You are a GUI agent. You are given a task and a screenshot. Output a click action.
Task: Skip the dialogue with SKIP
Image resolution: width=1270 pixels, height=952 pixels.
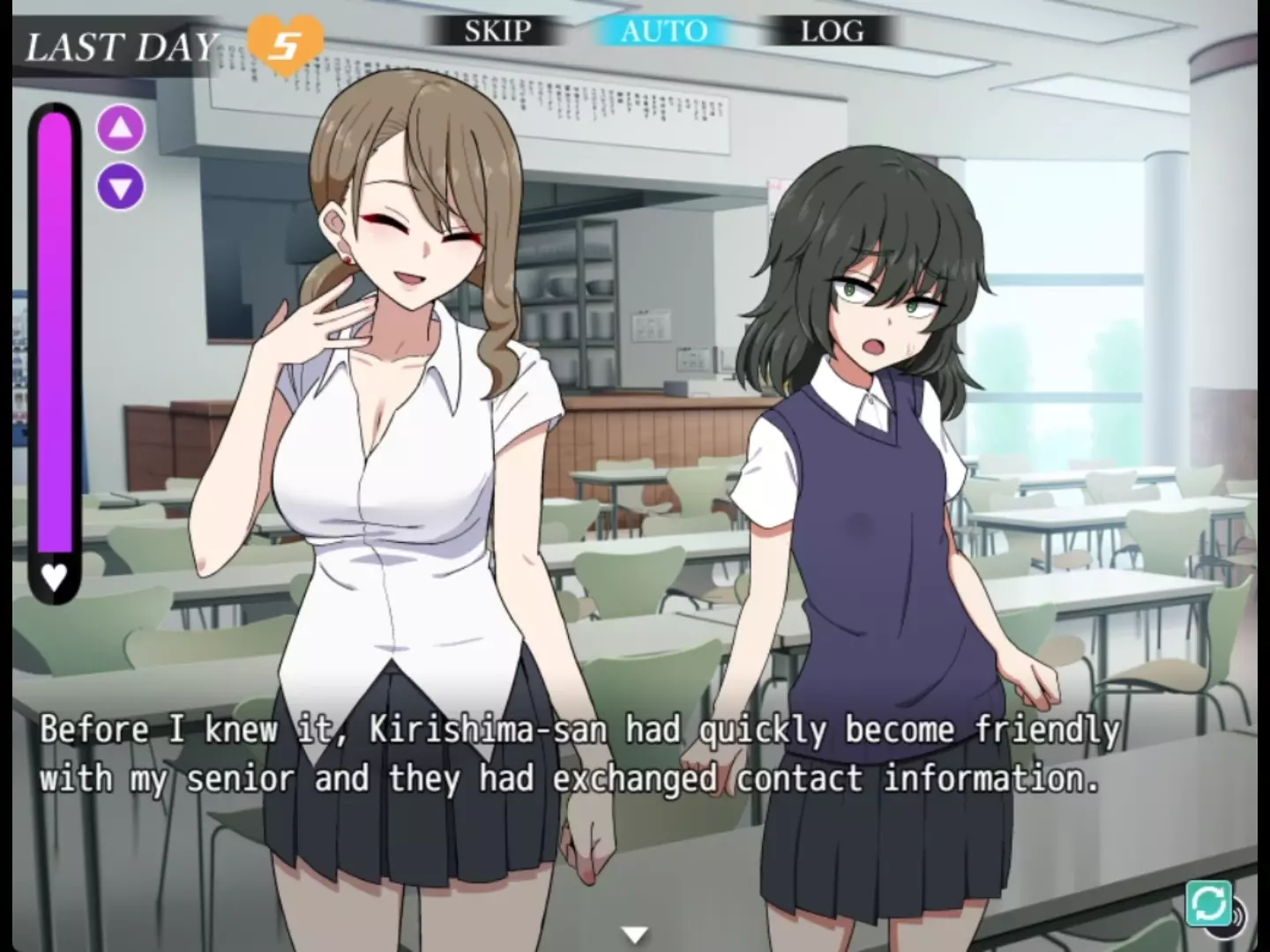click(497, 32)
